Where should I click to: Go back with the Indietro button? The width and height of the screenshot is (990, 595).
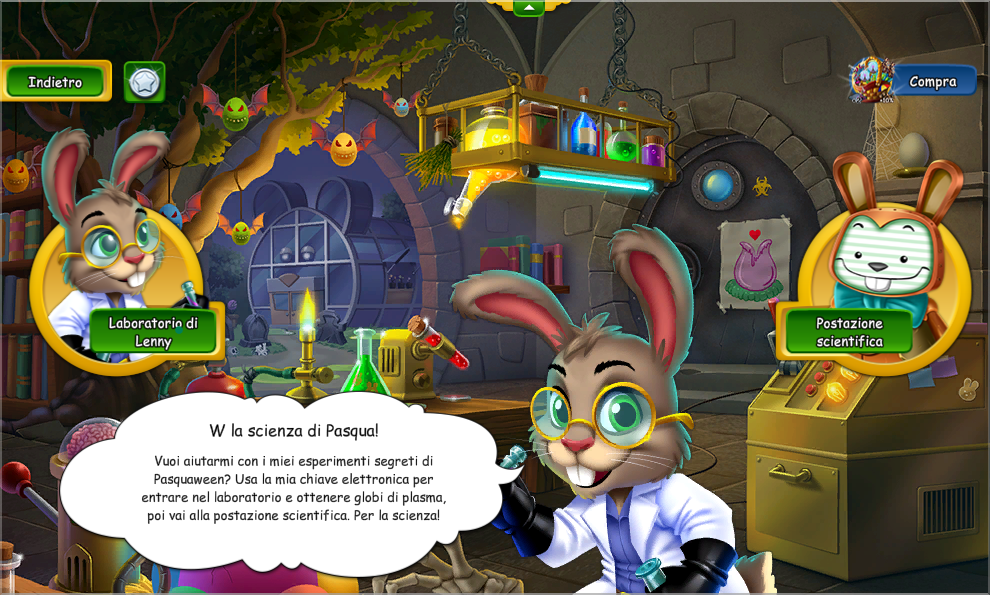click(56, 82)
